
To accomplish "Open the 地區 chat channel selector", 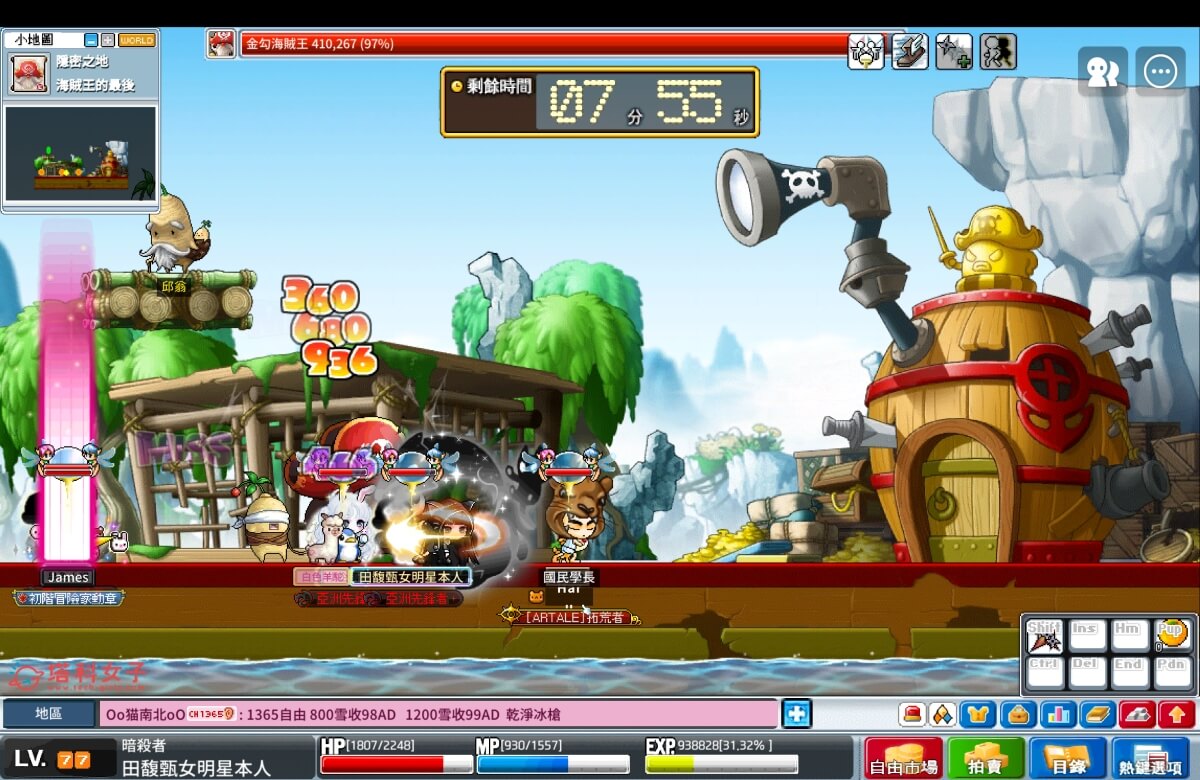I will [48, 714].
